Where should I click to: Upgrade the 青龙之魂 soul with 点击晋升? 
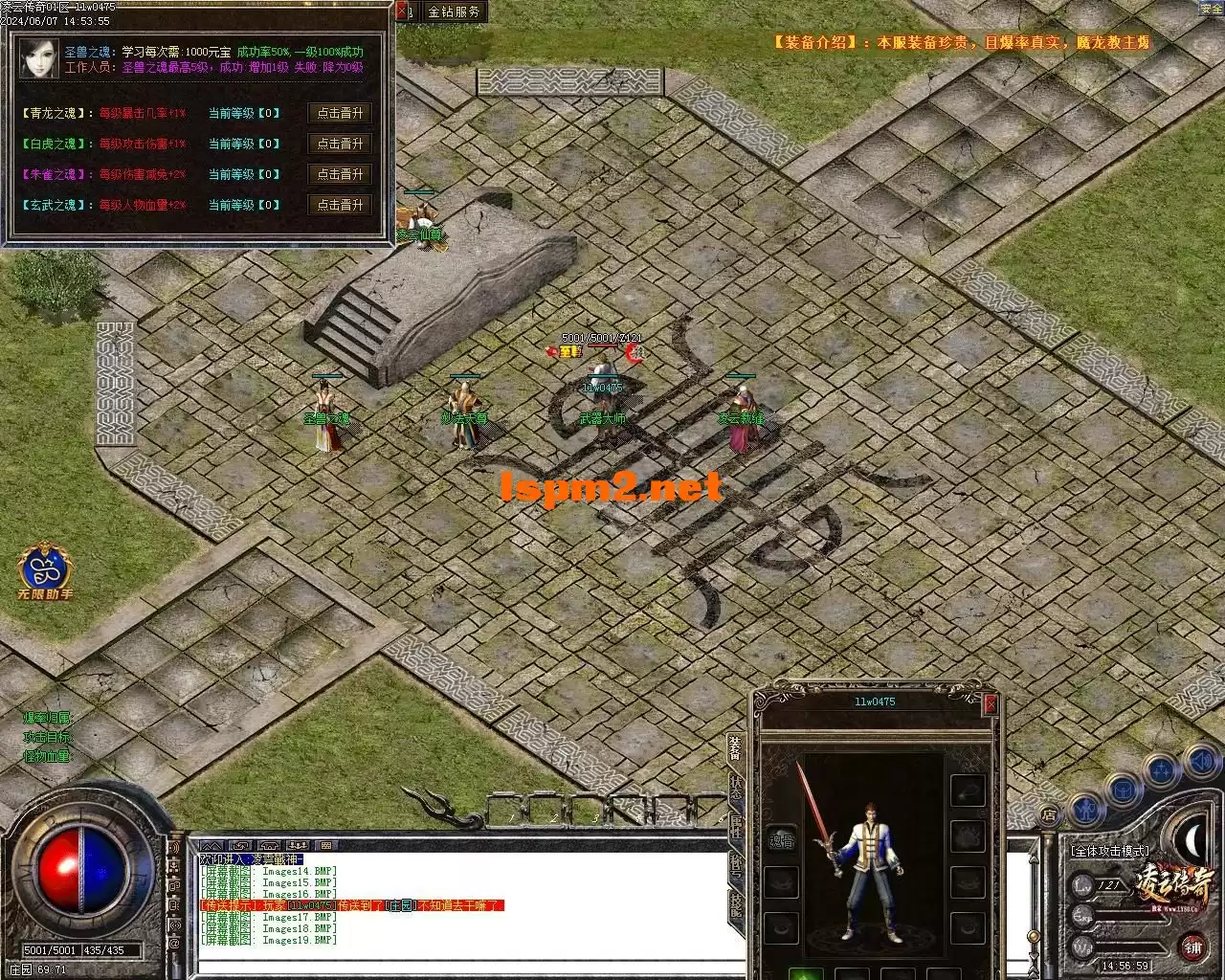click(x=340, y=113)
